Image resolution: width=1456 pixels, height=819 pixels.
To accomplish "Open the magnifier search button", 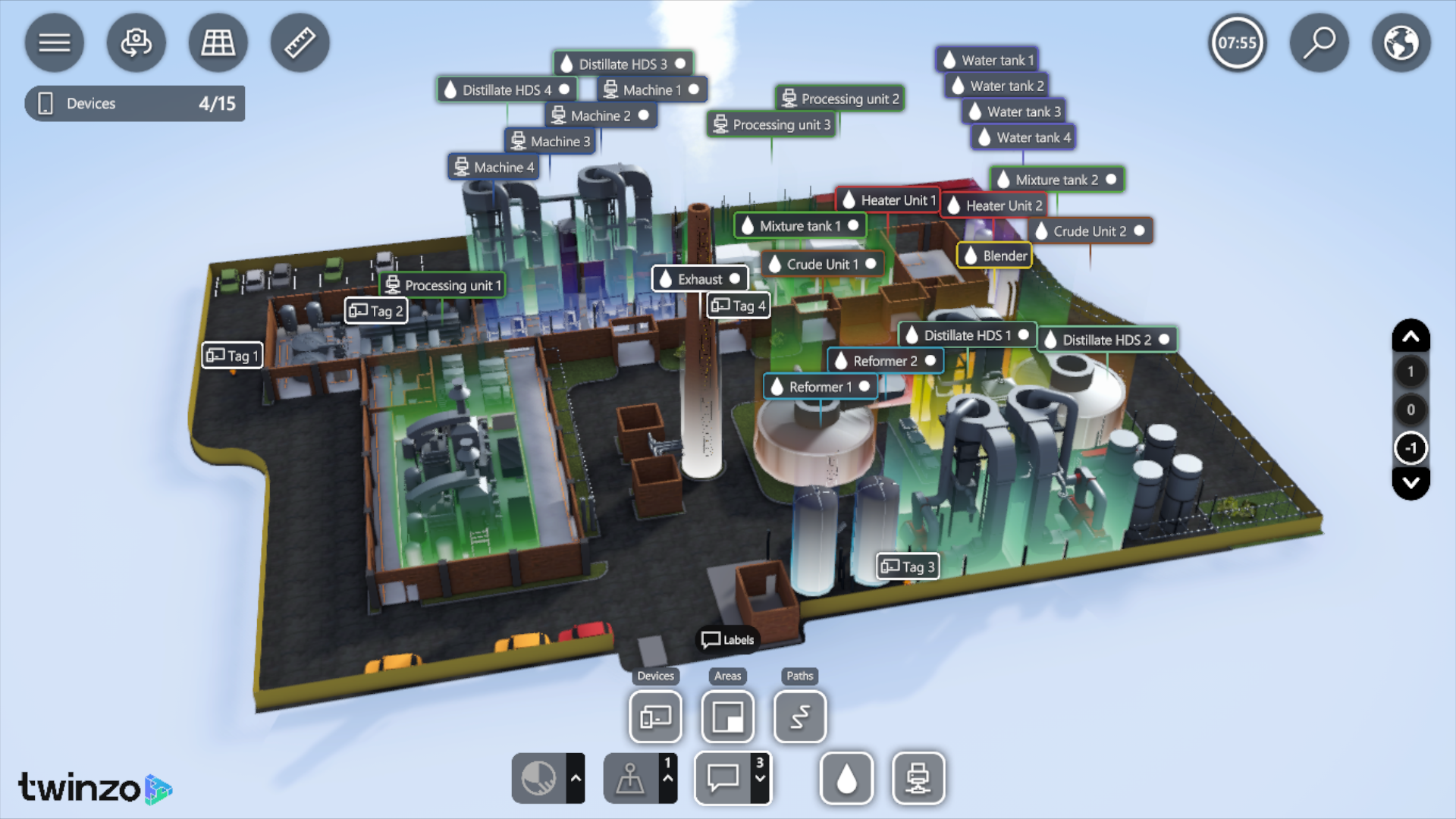I will (1319, 42).
